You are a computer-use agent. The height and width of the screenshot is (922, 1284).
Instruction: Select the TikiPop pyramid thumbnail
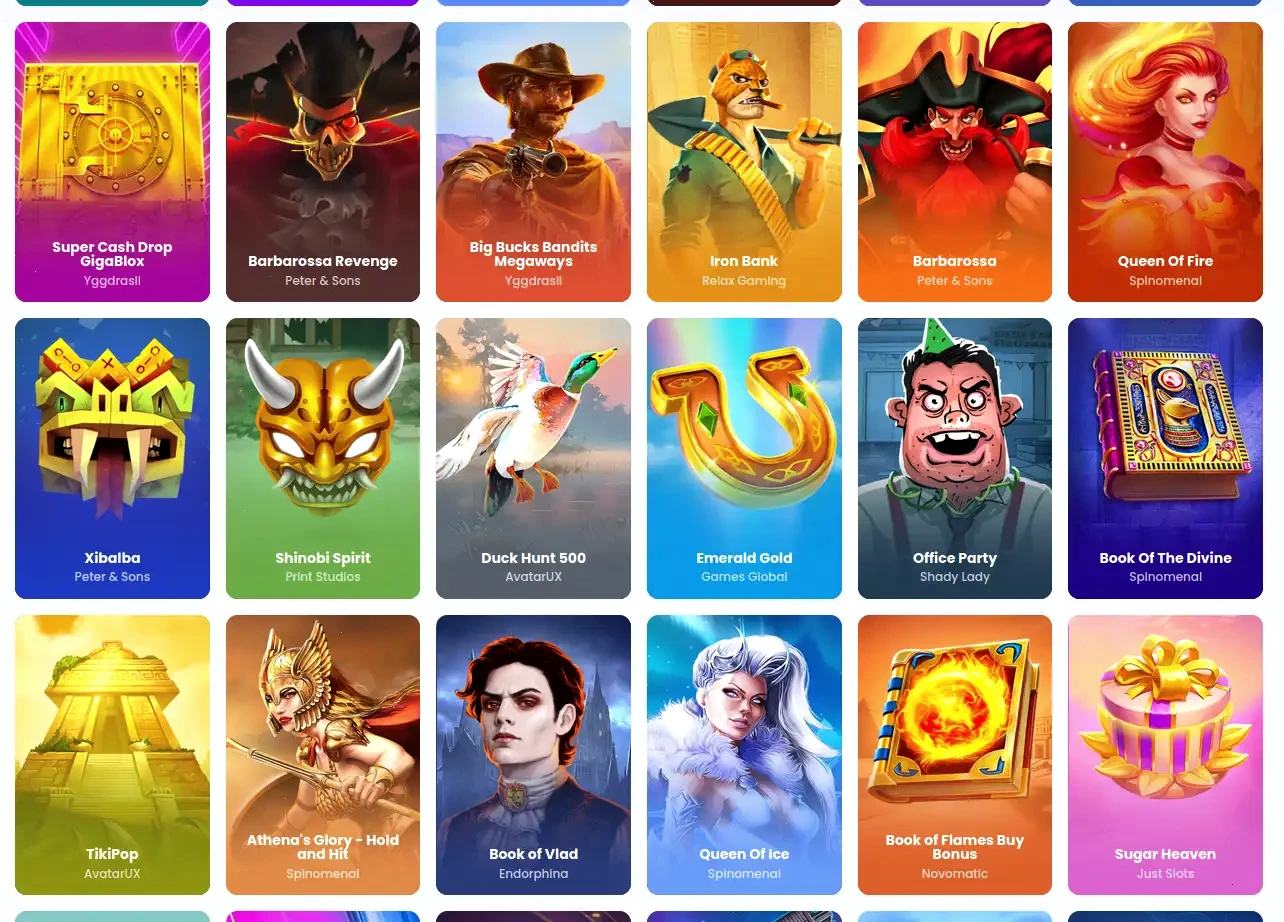[x=112, y=754]
